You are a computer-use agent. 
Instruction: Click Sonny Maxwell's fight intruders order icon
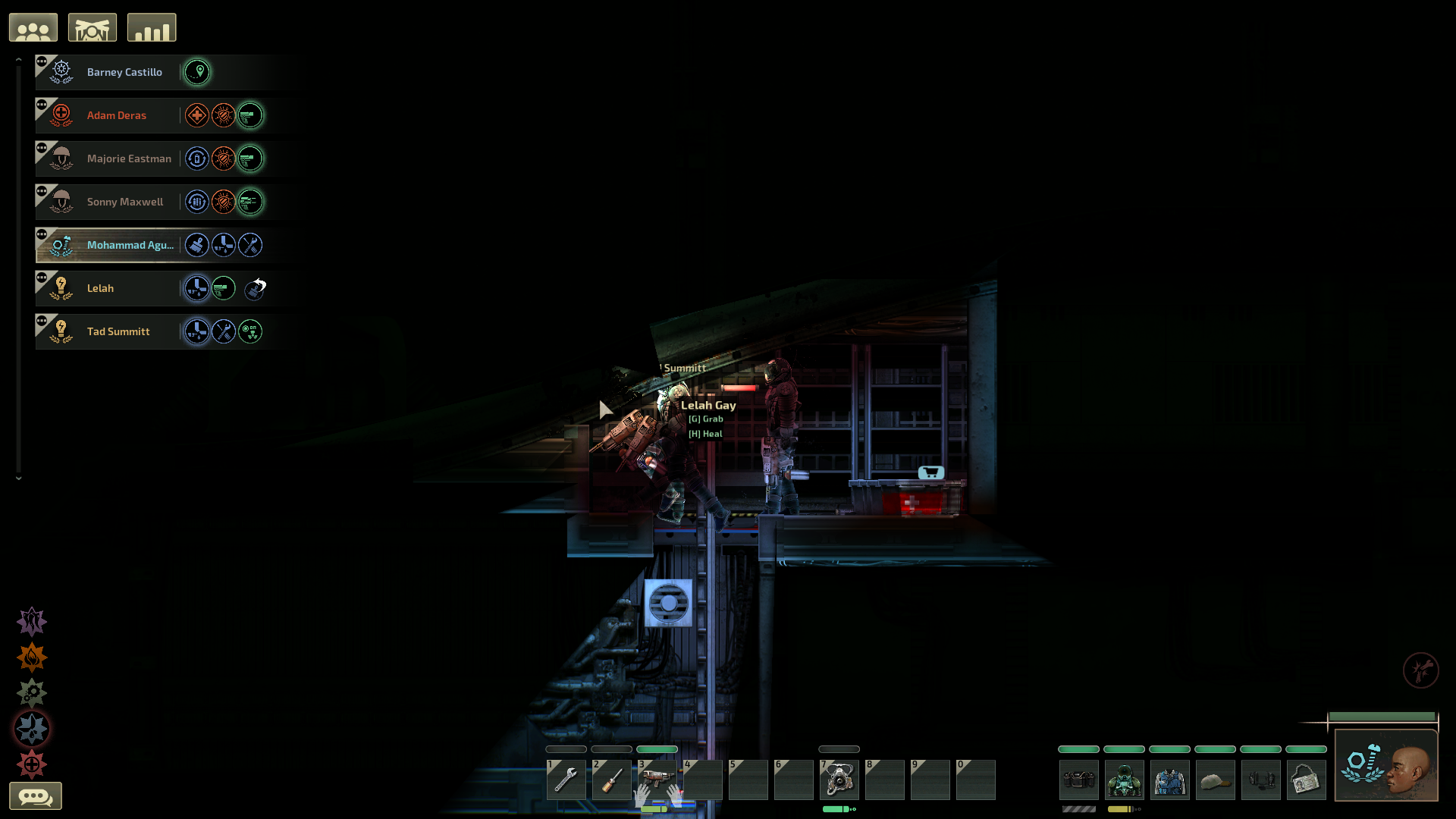[223, 202]
